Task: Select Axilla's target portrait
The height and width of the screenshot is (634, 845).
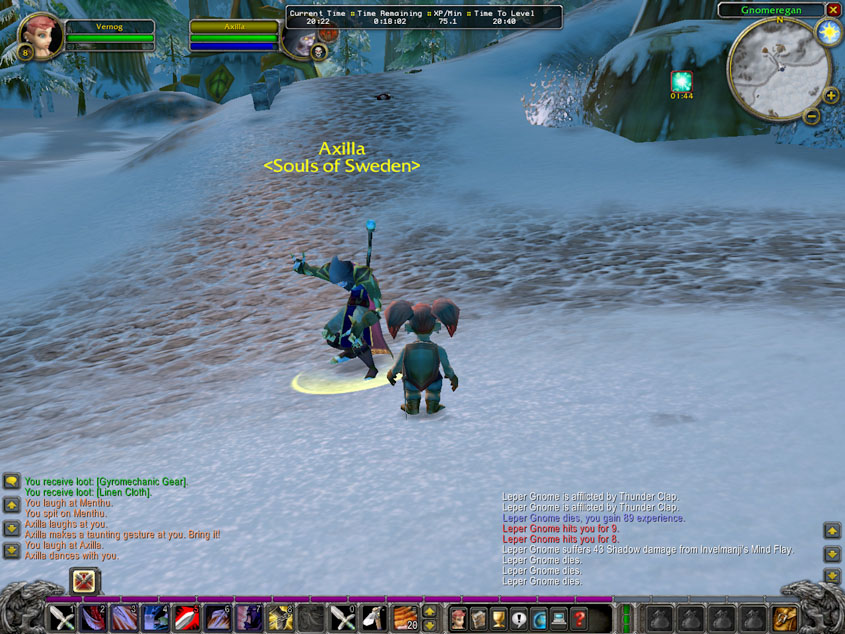Action: [x=298, y=37]
